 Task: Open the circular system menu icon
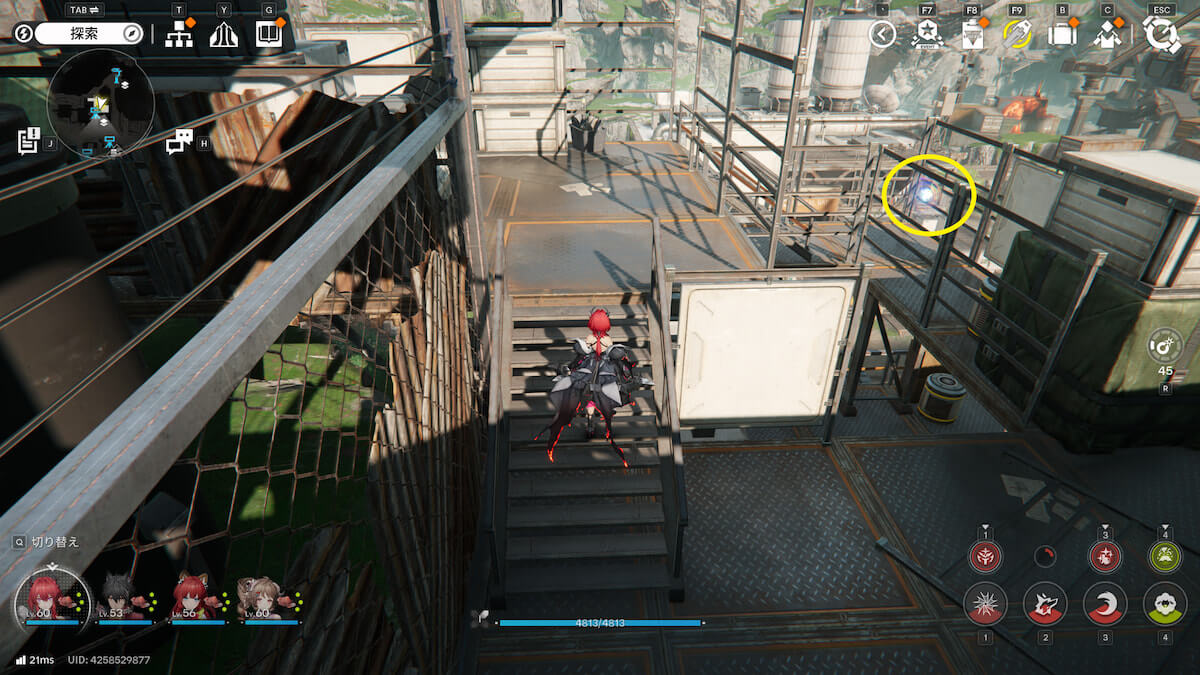[x=1162, y=34]
